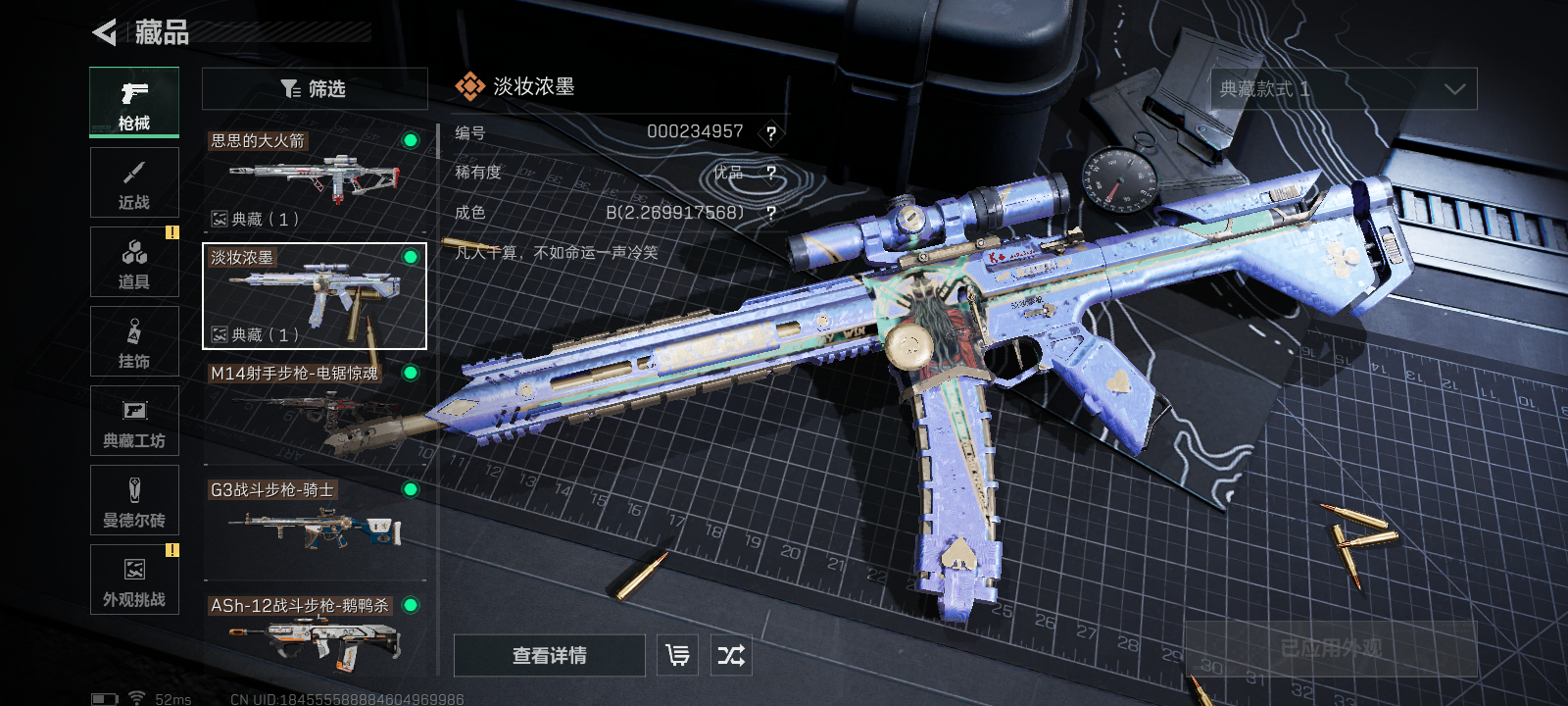Expand the 典藏款式 1 style dropdown

1344,89
